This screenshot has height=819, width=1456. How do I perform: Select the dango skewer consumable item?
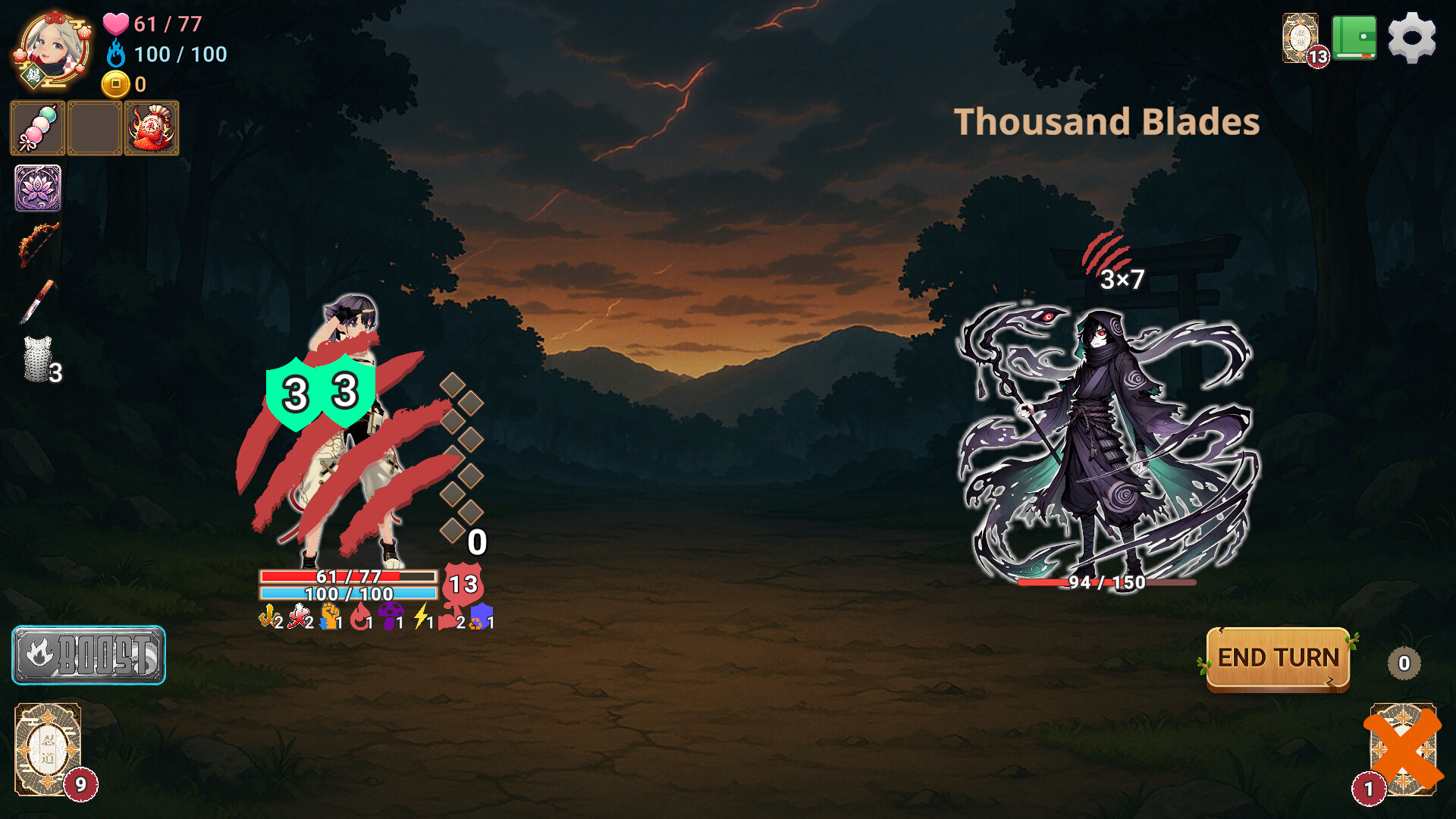(x=36, y=127)
